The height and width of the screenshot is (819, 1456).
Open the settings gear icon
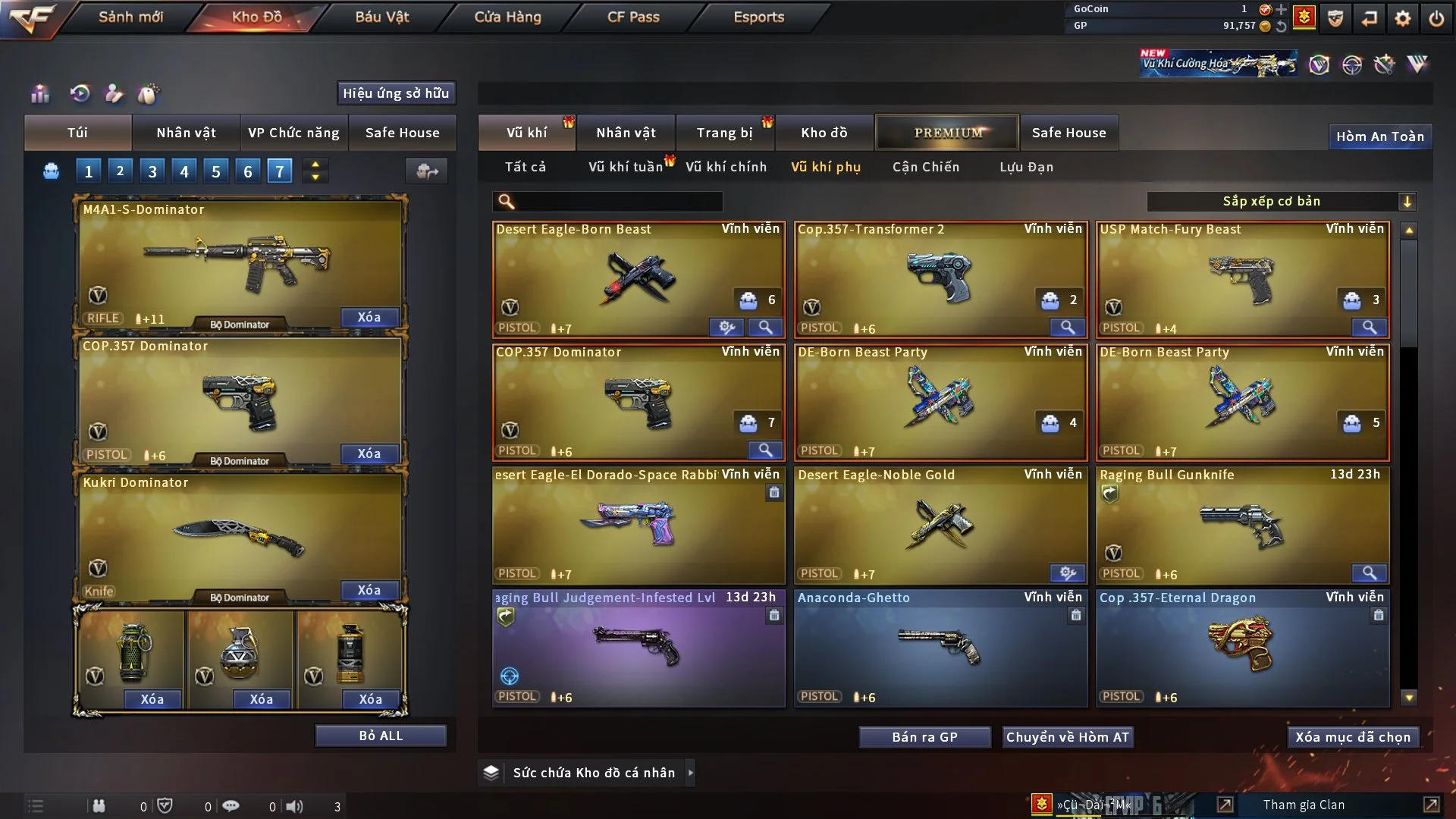coord(1403,18)
